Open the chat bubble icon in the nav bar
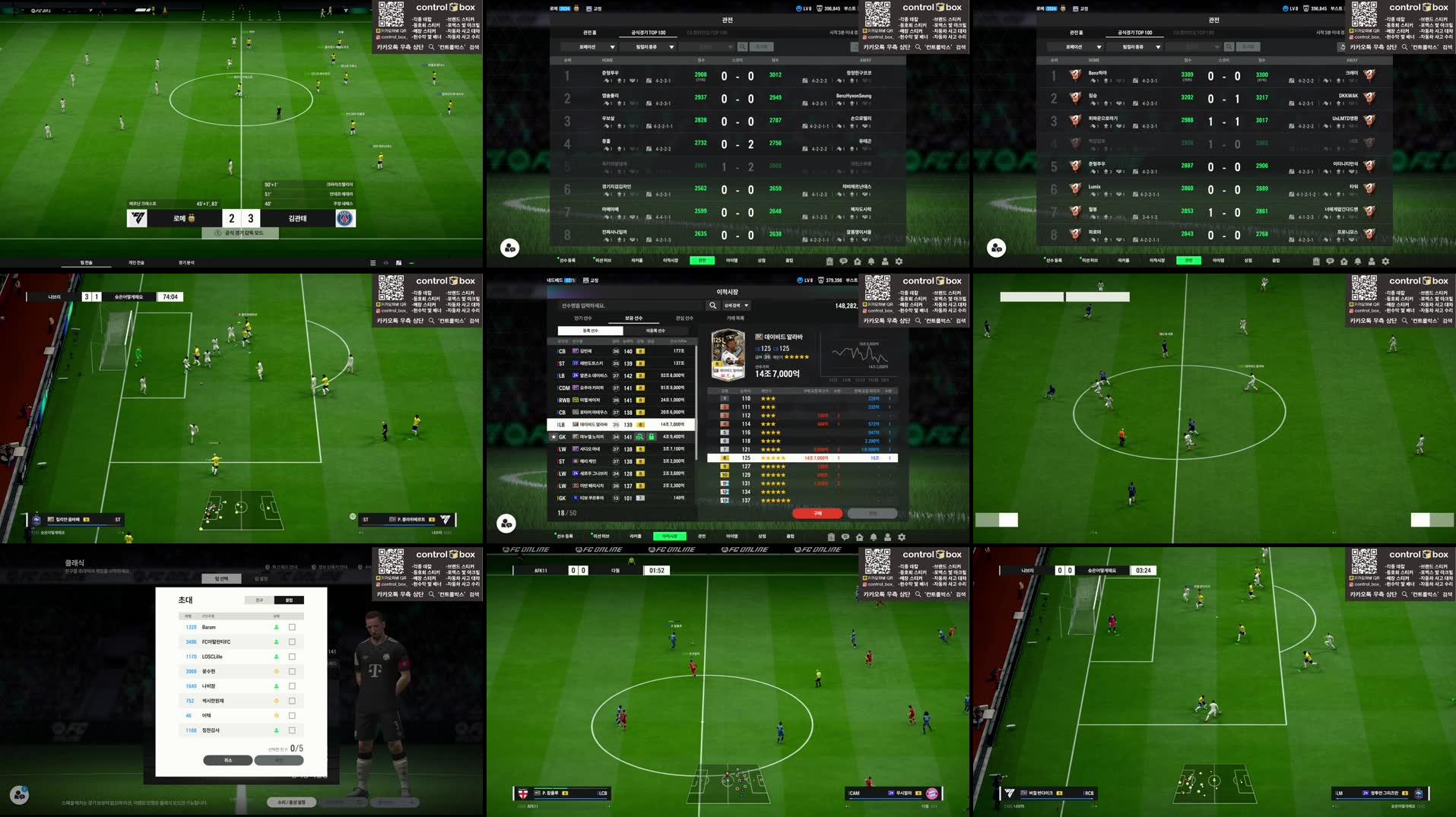 tap(845, 537)
